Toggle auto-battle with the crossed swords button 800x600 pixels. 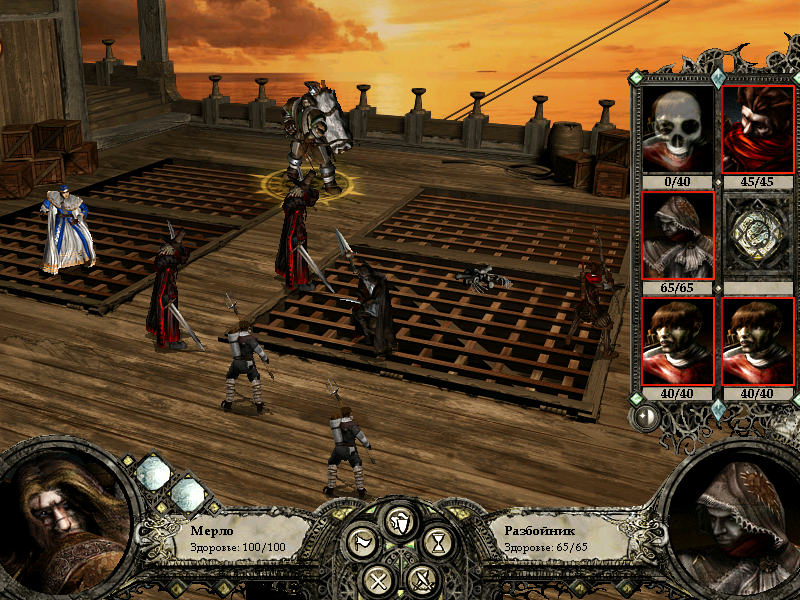coord(422,578)
